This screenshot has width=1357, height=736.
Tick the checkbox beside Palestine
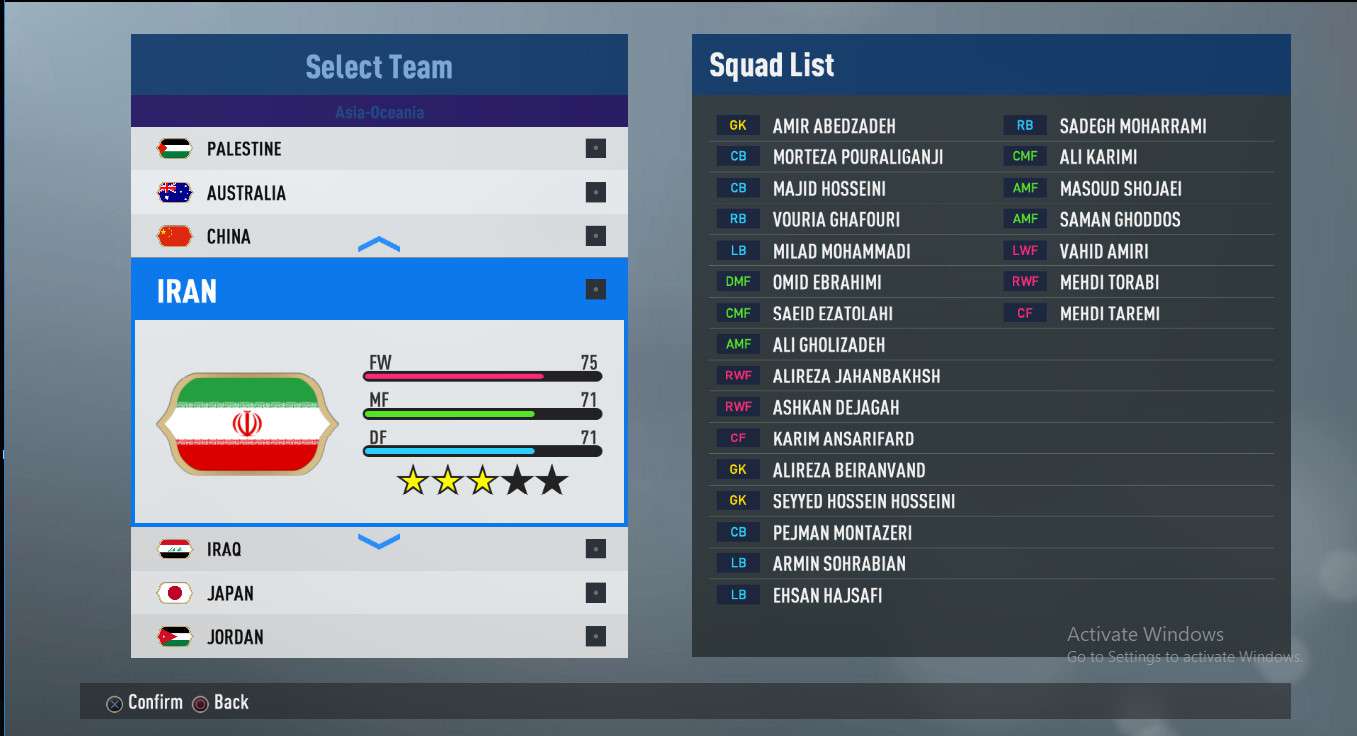pos(596,149)
